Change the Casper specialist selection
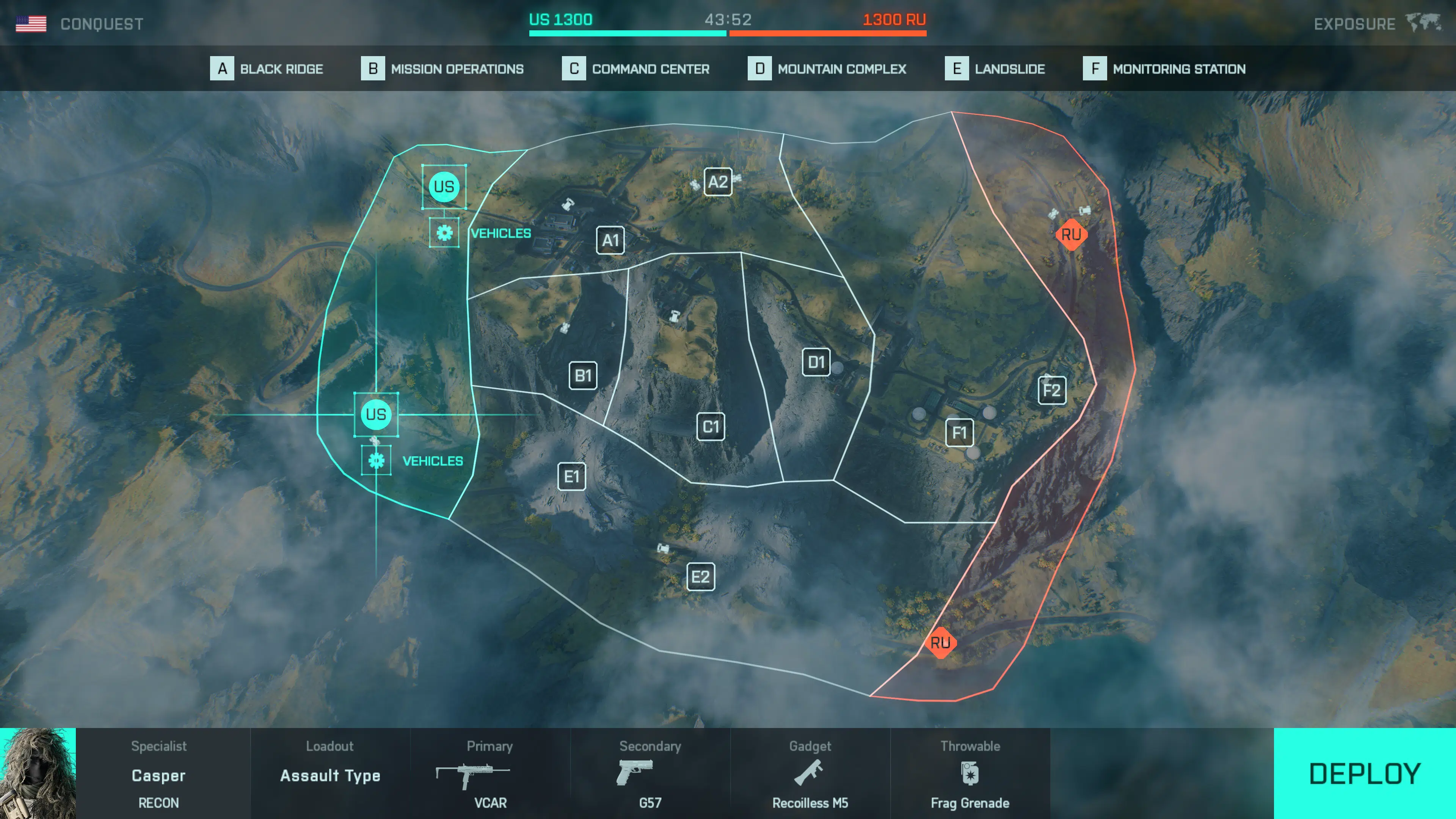This screenshot has height=819, width=1456. tap(158, 774)
